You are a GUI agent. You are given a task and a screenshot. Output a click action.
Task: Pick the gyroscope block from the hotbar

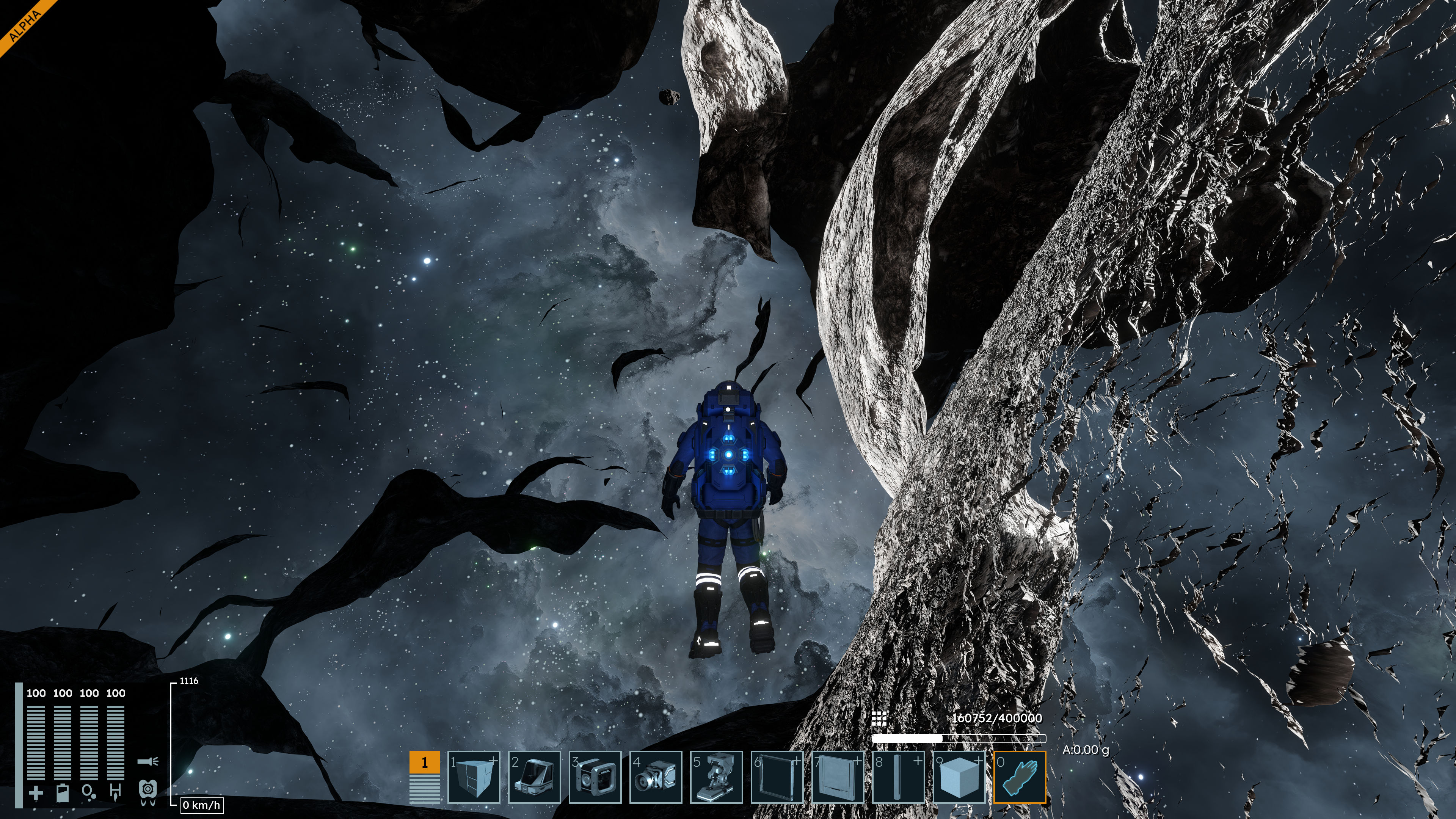[x=595, y=777]
